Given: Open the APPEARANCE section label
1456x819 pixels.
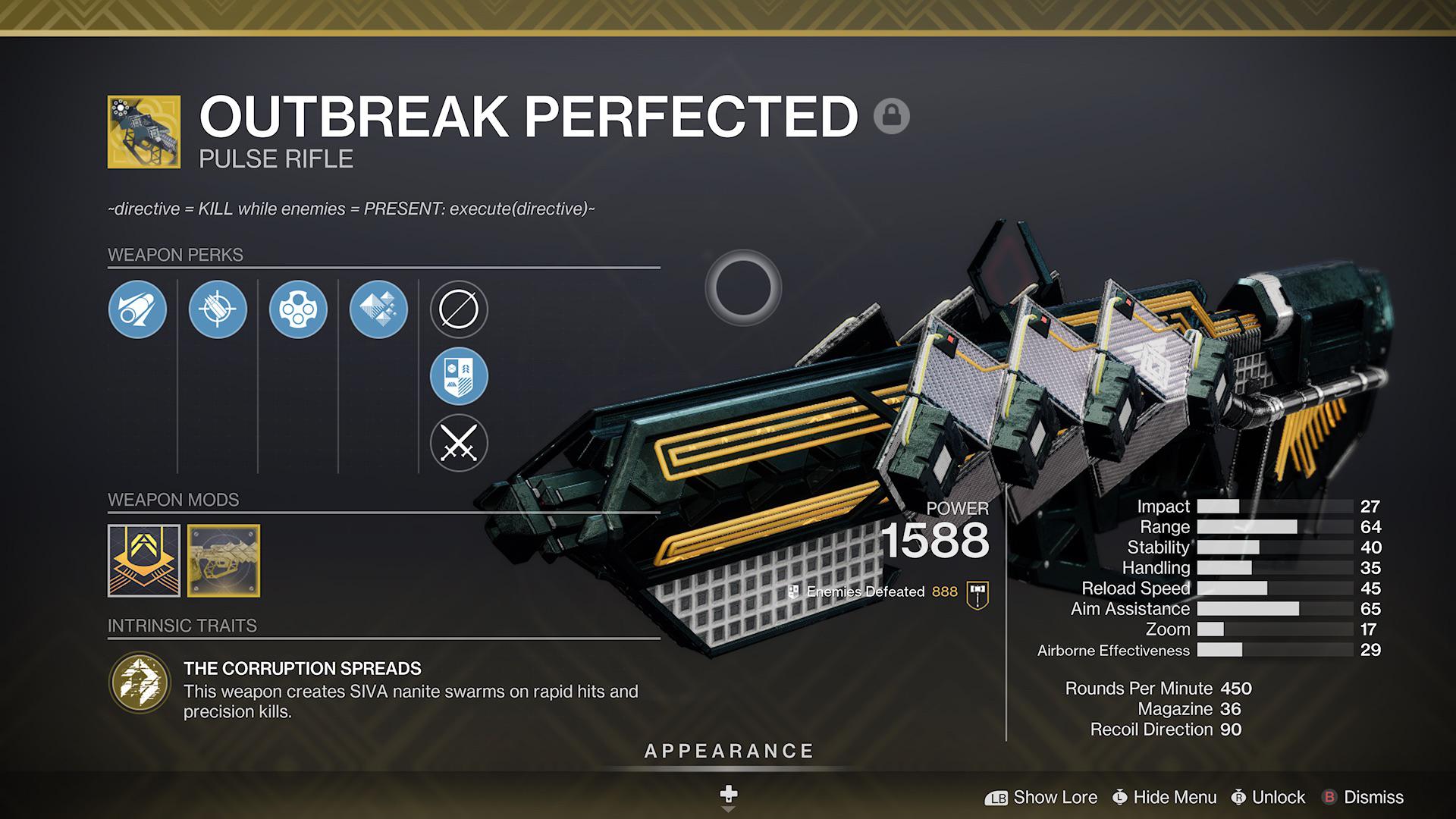Looking at the screenshot, I should (728, 752).
